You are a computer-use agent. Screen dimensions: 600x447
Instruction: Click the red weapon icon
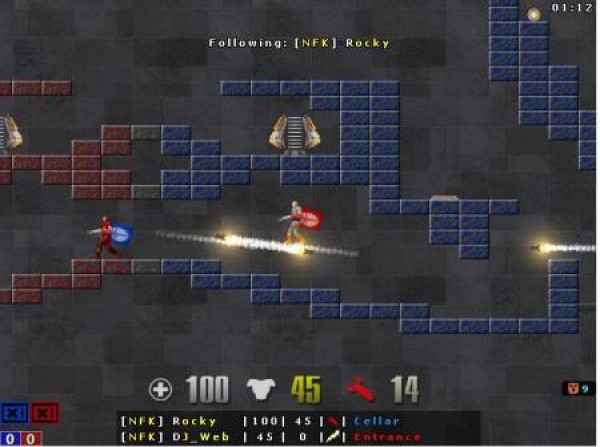point(361,390)
